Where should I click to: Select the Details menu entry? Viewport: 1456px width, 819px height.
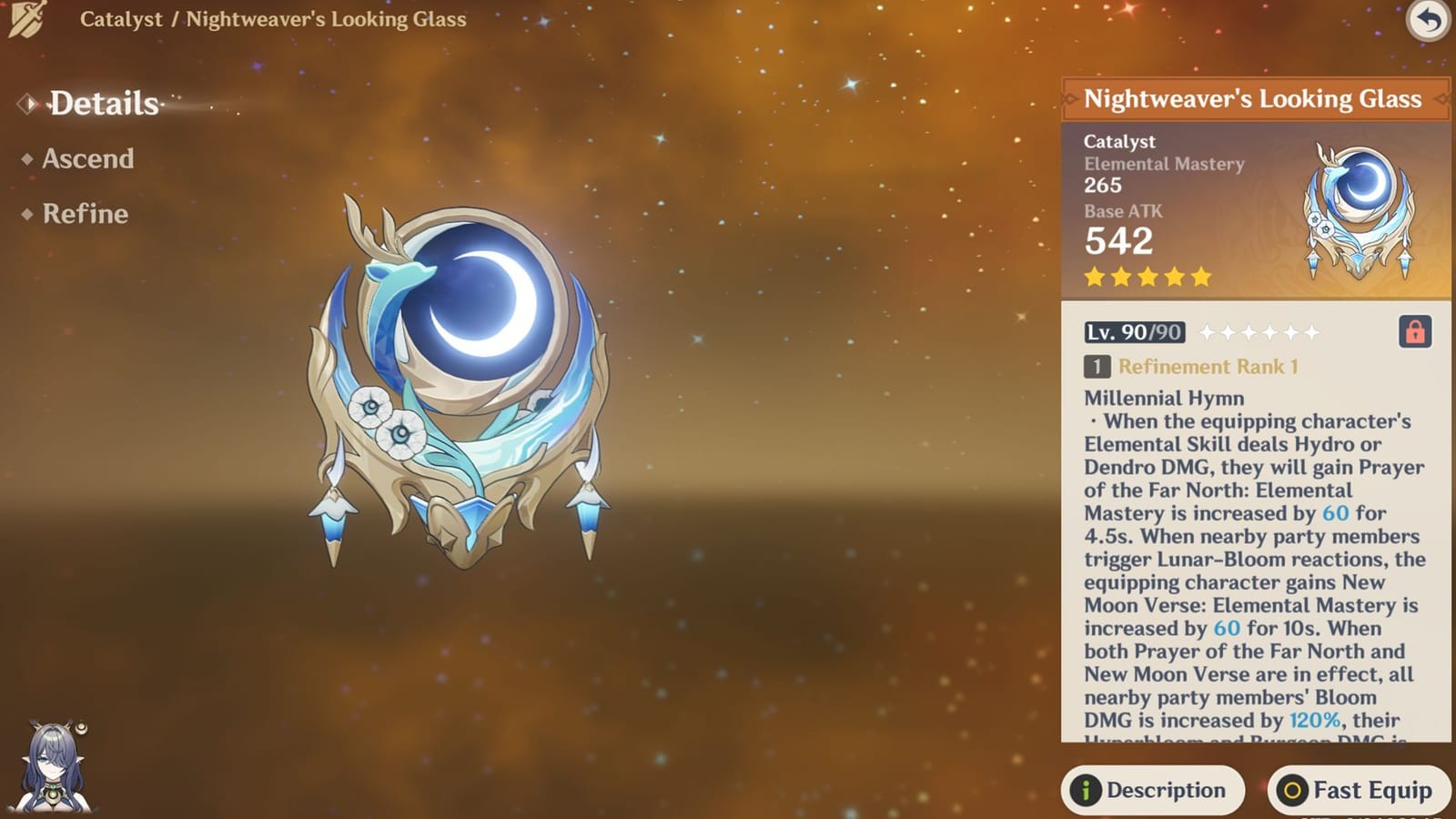click(x=103, y=104)
